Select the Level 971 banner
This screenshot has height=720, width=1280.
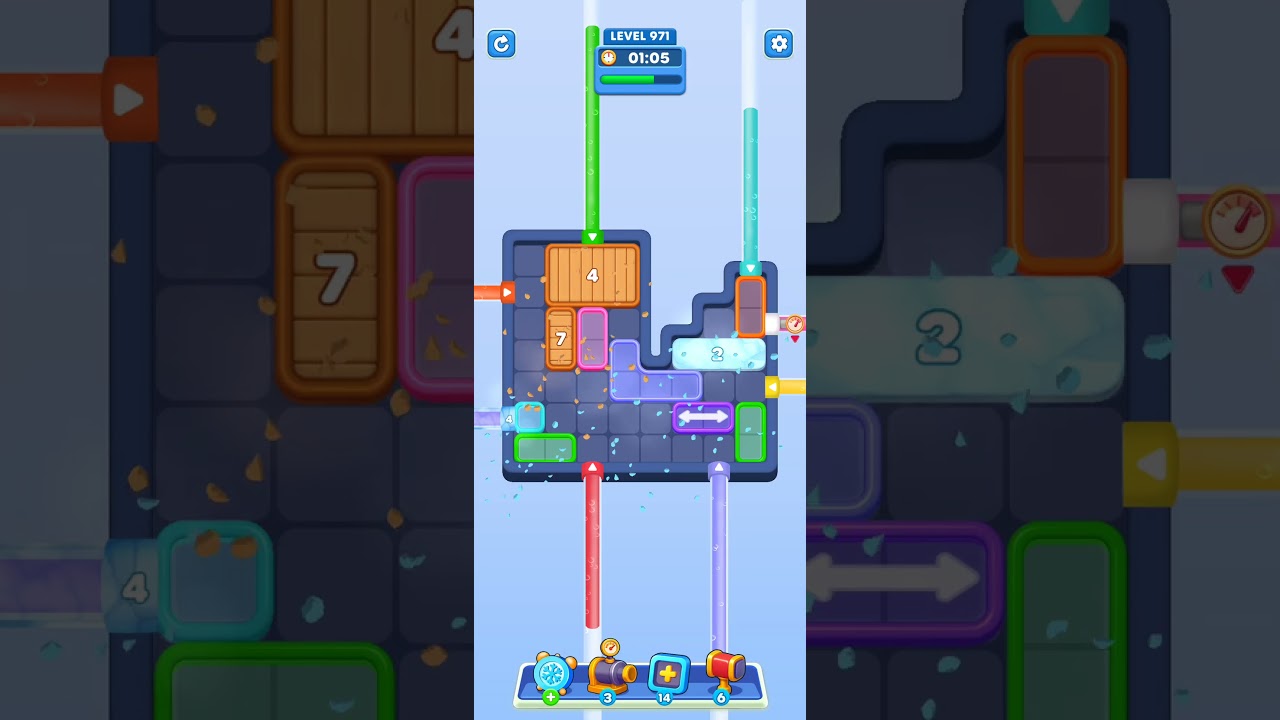click(640, 35)
